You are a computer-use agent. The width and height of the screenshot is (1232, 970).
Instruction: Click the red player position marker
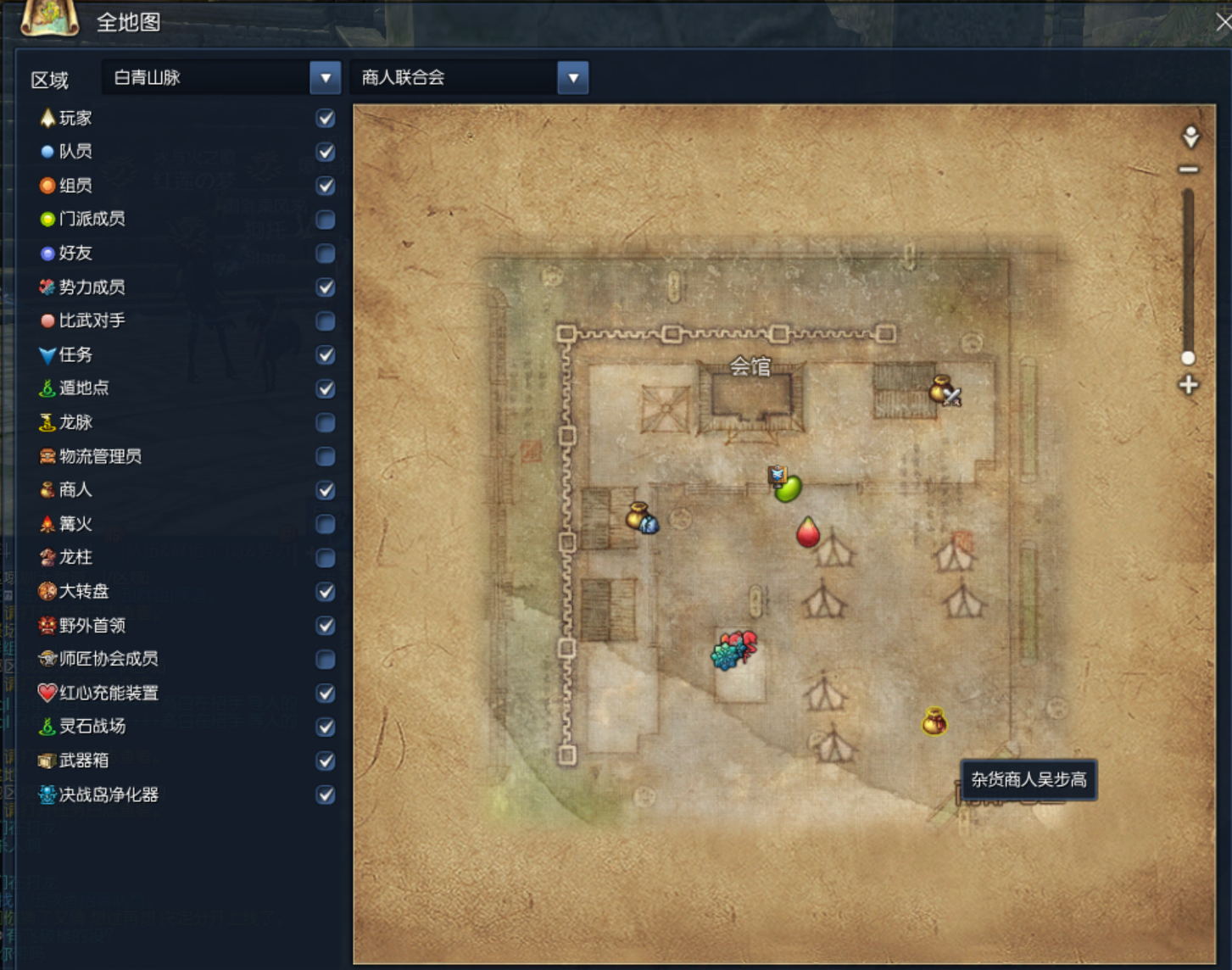pyautogui.click(x=808, y=532)
